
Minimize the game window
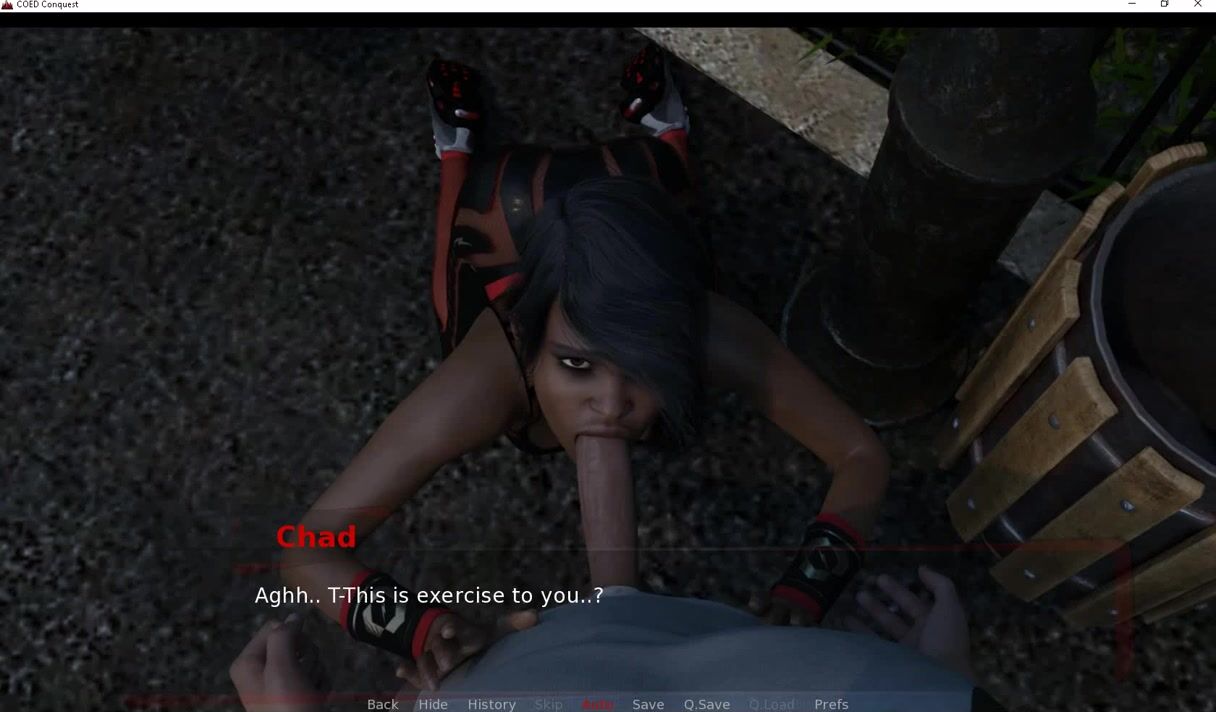coord(1131,5)
